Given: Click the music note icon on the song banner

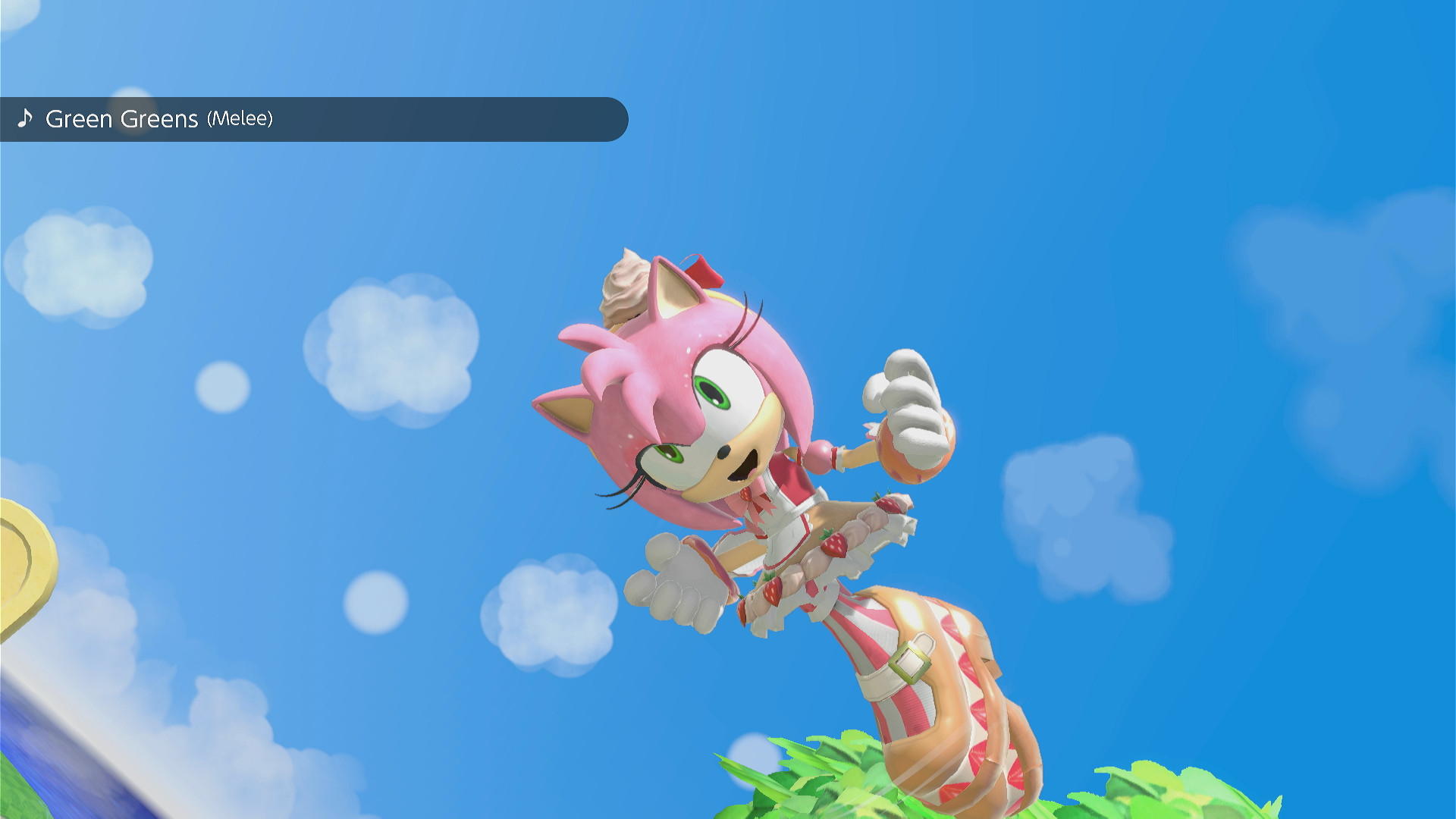Looking at the screenshot, I should 25,119.
